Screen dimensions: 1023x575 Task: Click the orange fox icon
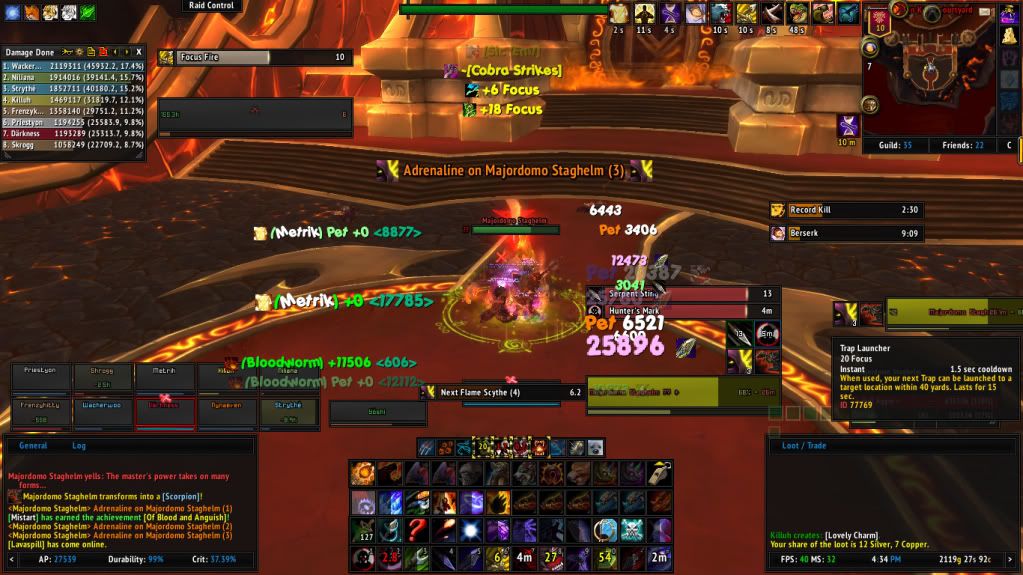tap(32, 13)
